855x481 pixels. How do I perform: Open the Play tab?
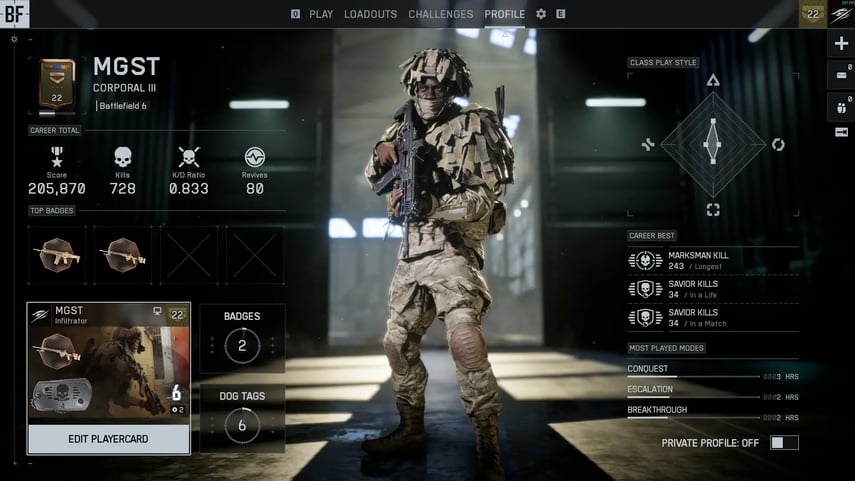click(x=321, y=14)
